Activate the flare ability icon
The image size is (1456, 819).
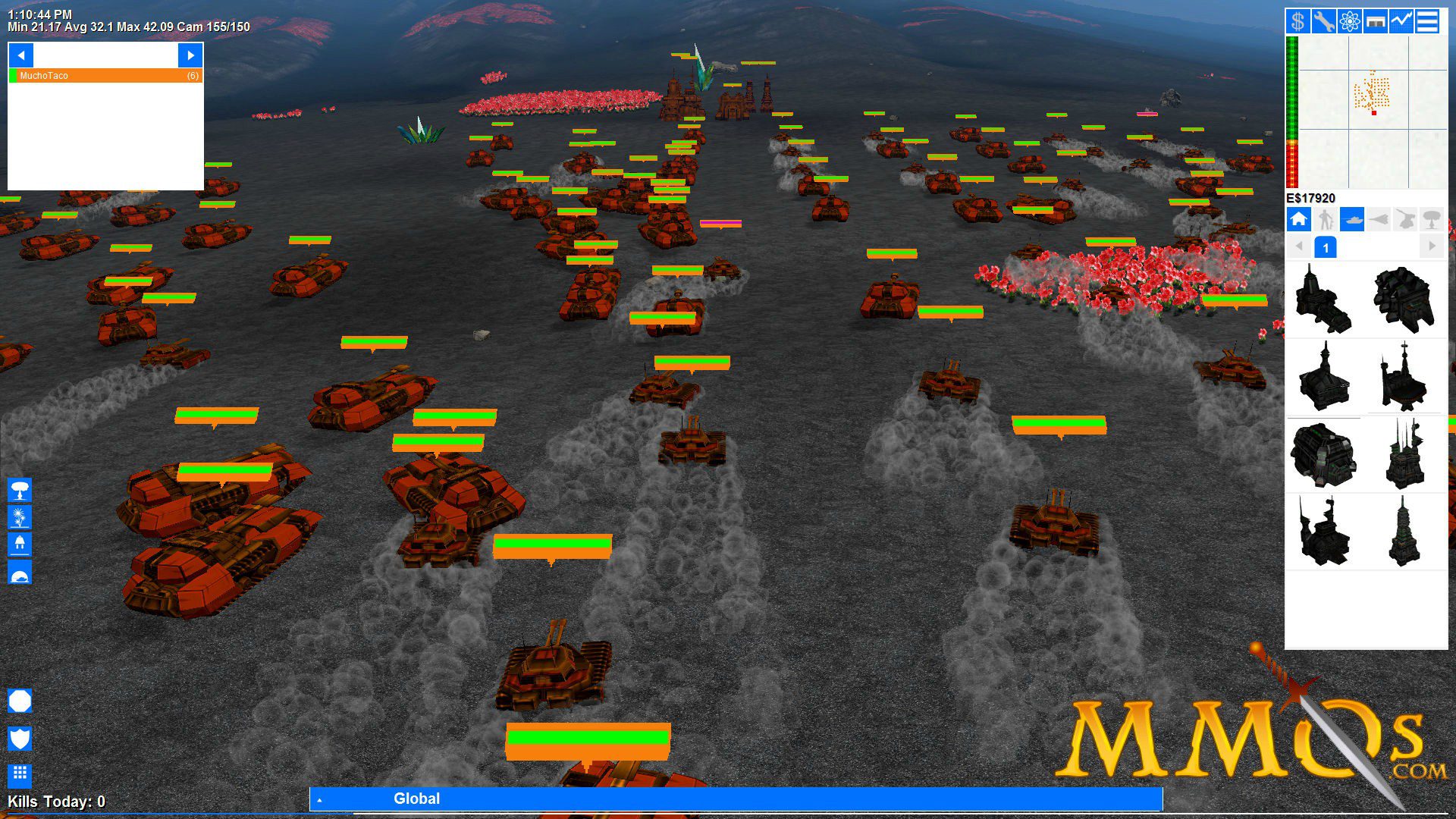coord(19,519)
